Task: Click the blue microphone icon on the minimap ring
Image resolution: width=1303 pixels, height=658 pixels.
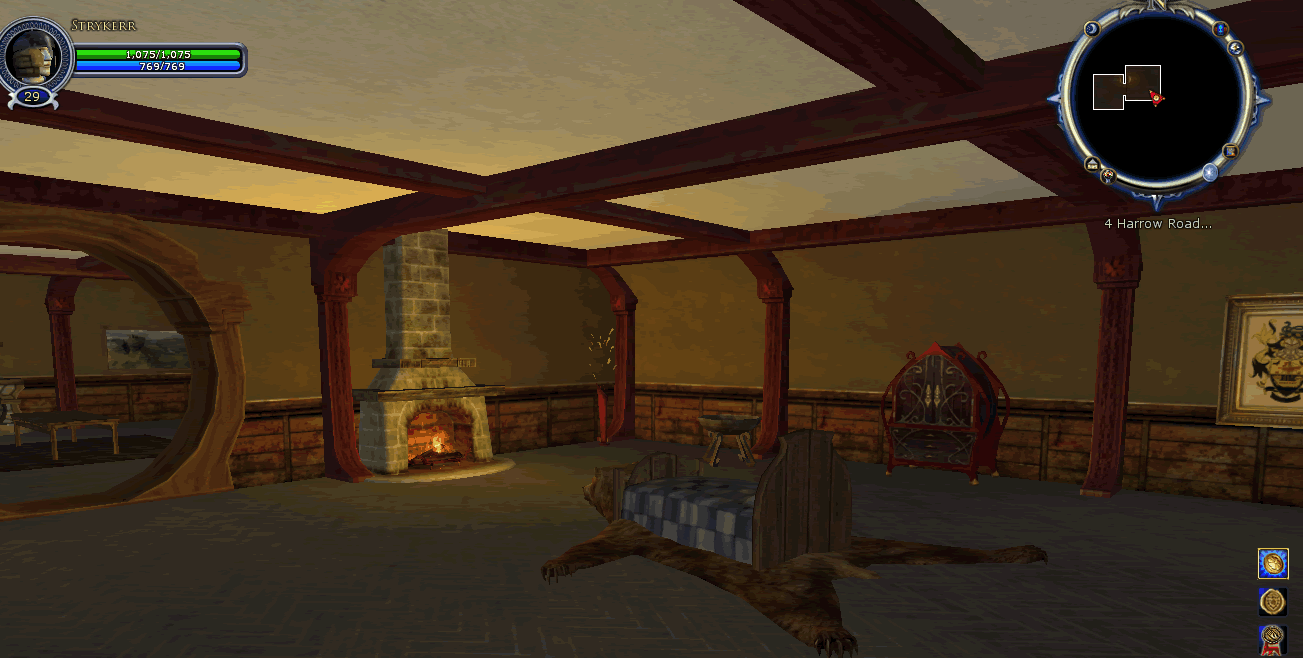Action: coord(1220,29)
